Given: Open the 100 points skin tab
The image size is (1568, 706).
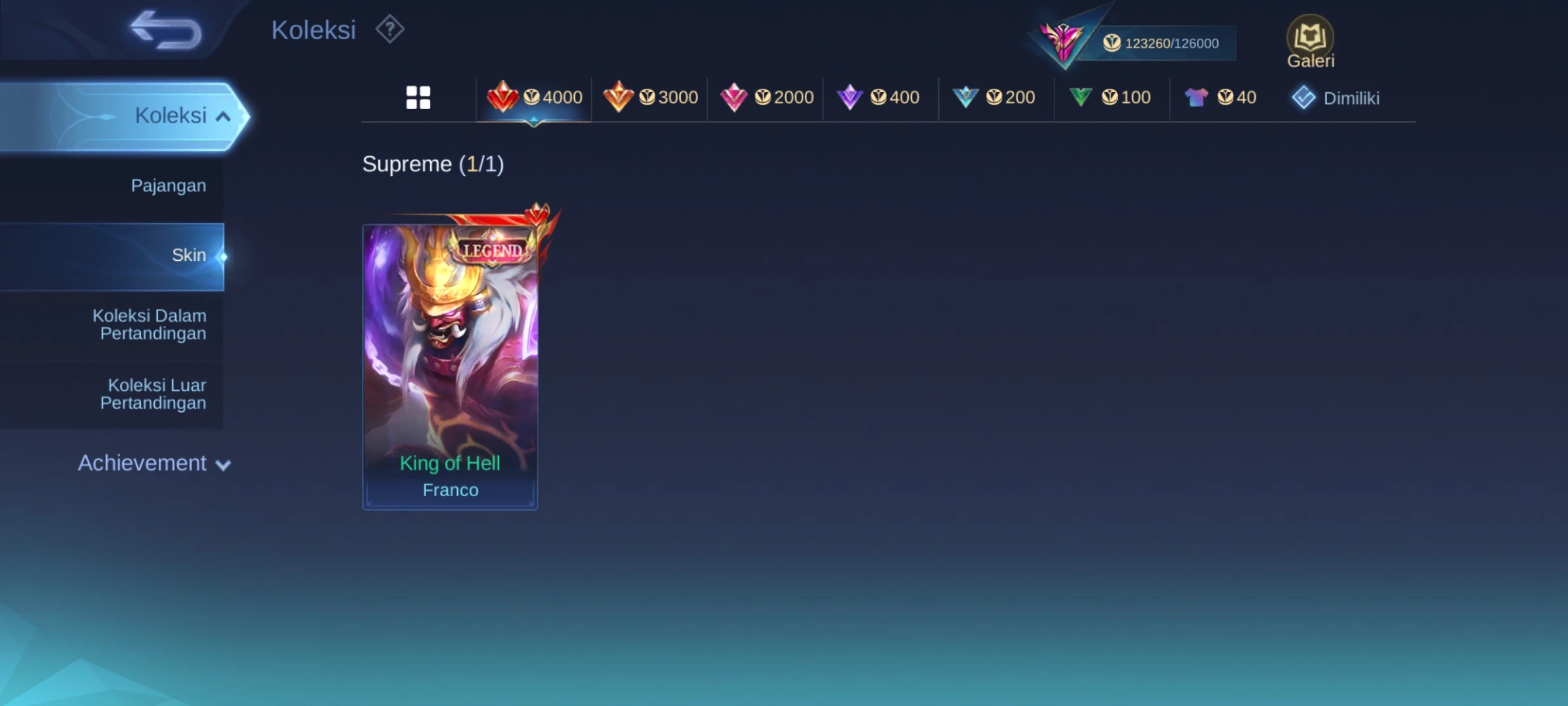Looking at the screenshot, I should [1110, 98].
